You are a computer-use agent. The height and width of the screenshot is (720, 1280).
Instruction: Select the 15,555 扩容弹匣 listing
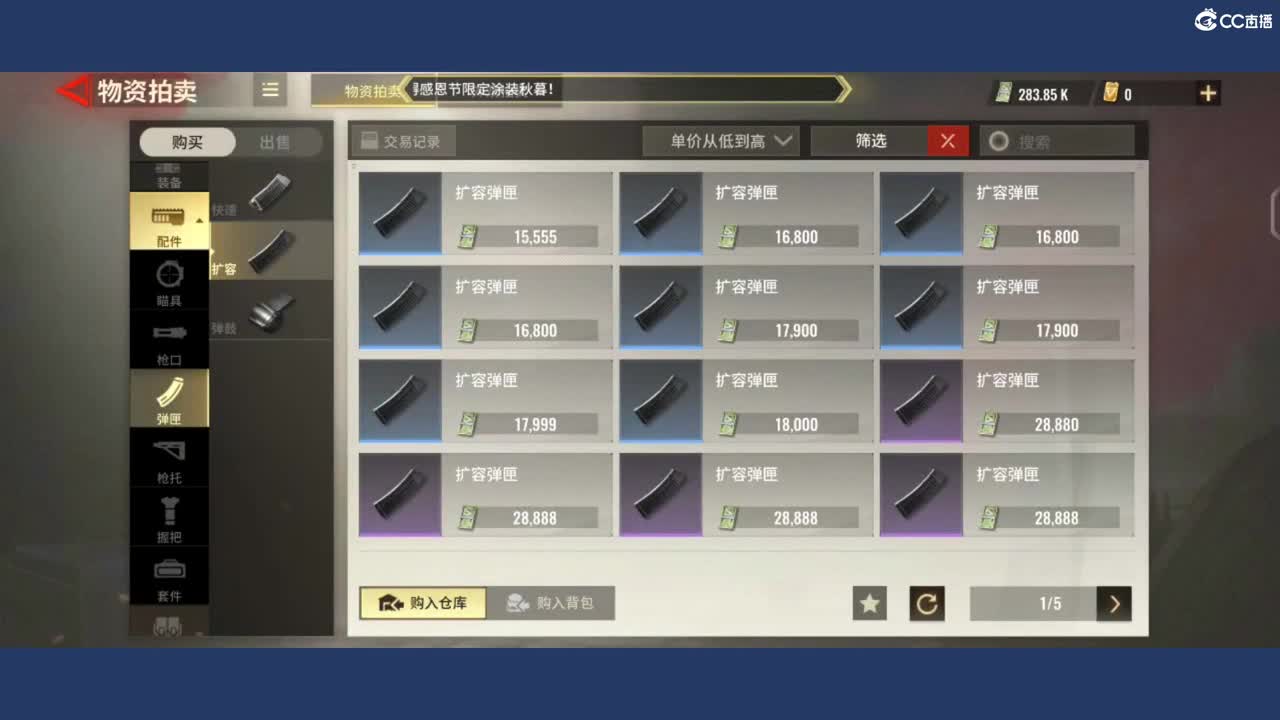point(485,213)
